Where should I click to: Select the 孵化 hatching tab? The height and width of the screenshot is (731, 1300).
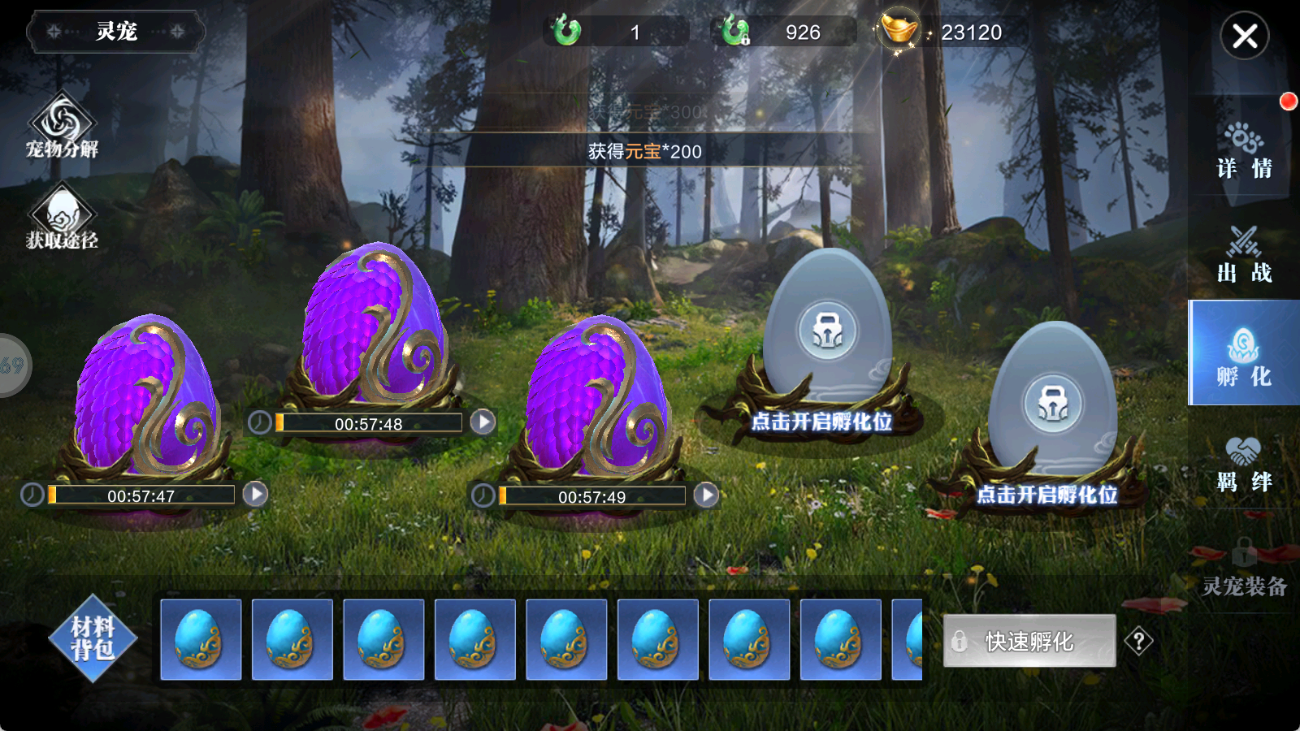[1244, 354]
